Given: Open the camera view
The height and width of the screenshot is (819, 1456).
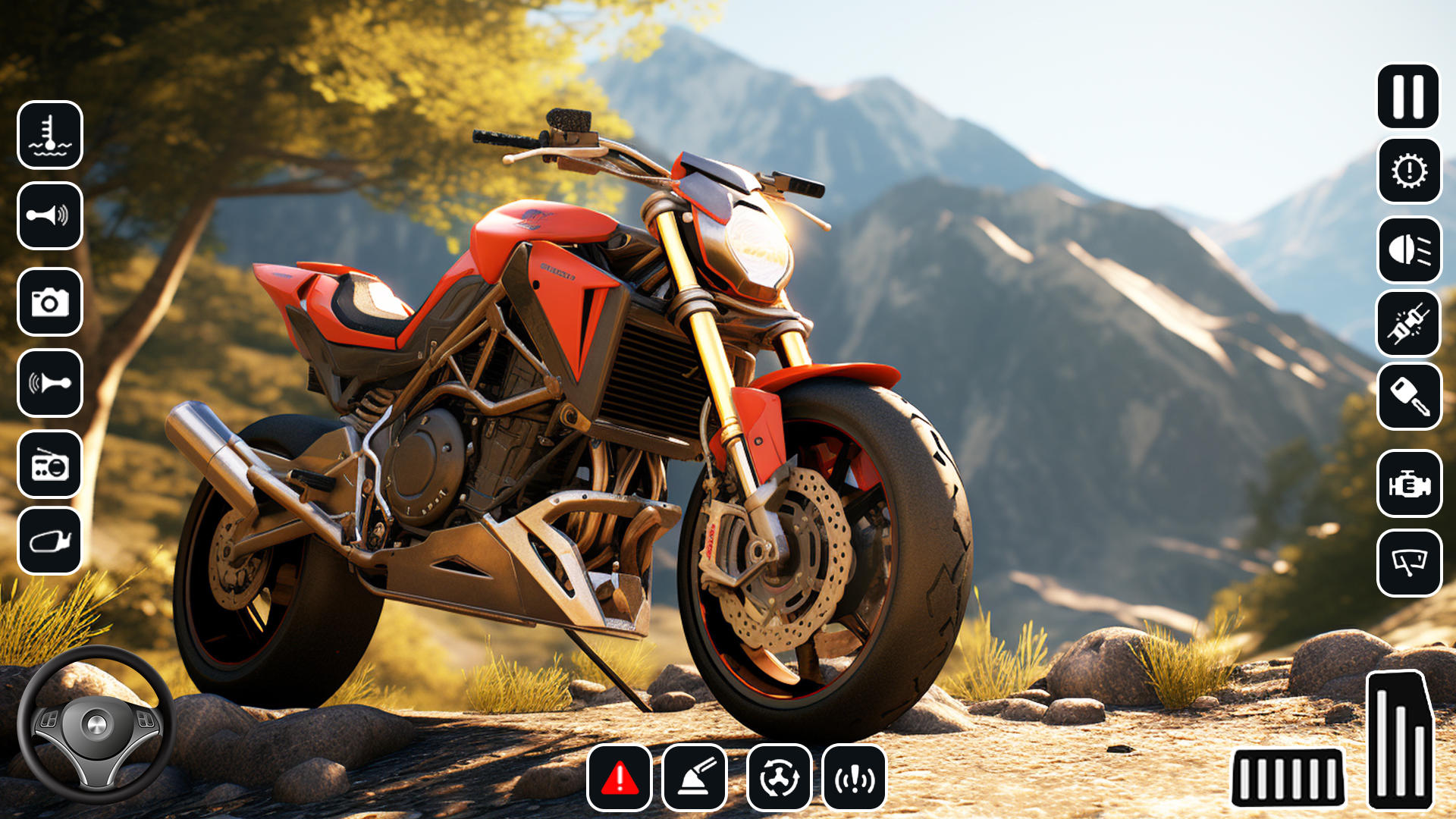Looking at the screenshot, I should point(50,300).
